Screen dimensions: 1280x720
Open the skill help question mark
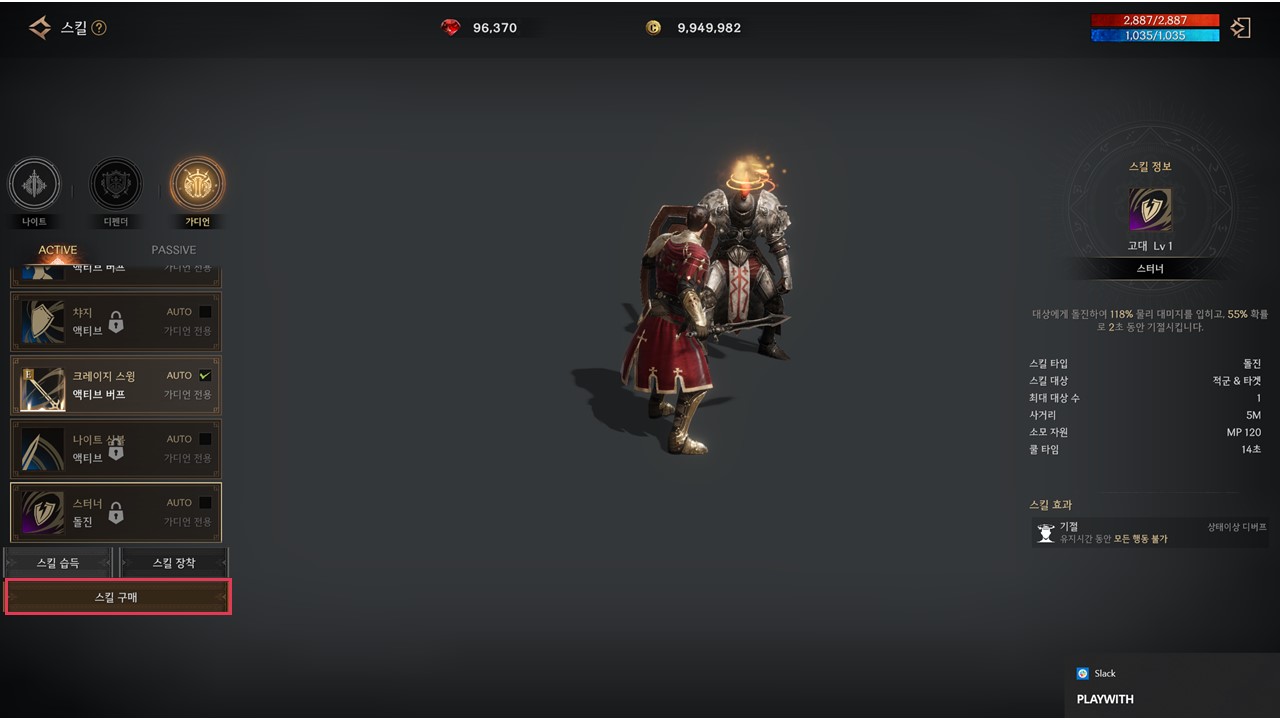coord(99,28)
